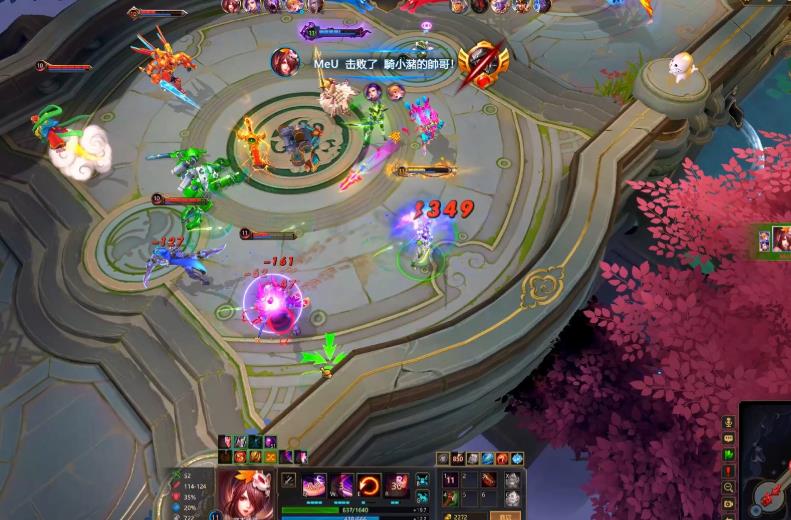The height and width of the screenshot is (520, 791).
Task: Activate the Q ability icon
Action: (x=315, y=486)
